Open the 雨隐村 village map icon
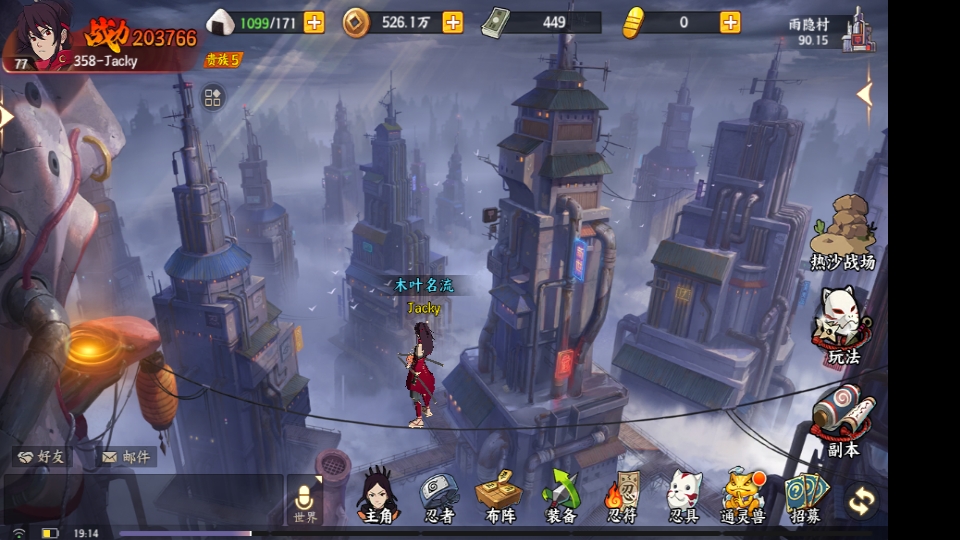Image resolution: width=960 pixels, height=540 pixels. pyautogui.click(x=857, y=30)
